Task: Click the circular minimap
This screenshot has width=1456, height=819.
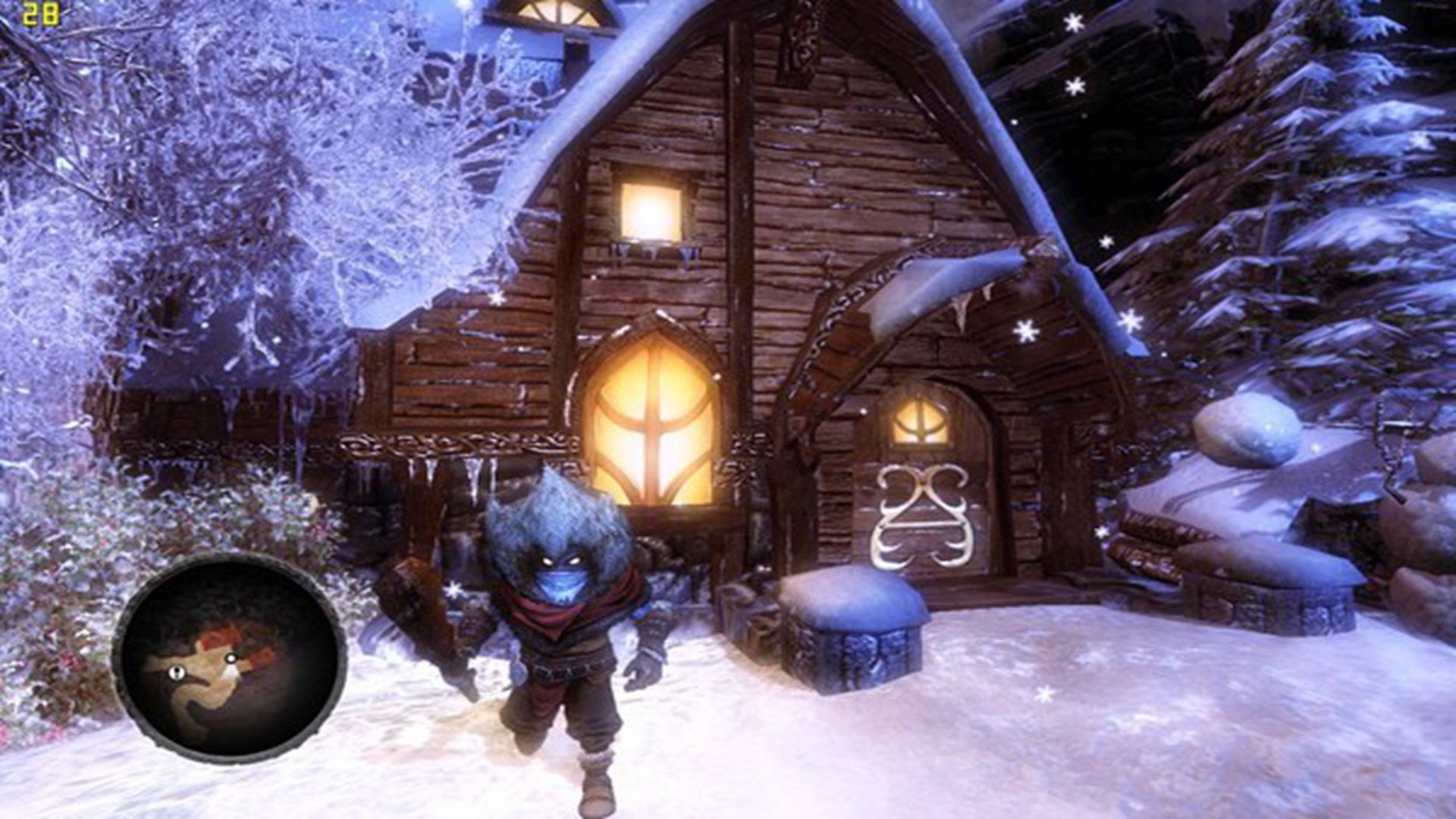Action: [x=229, y=657]
